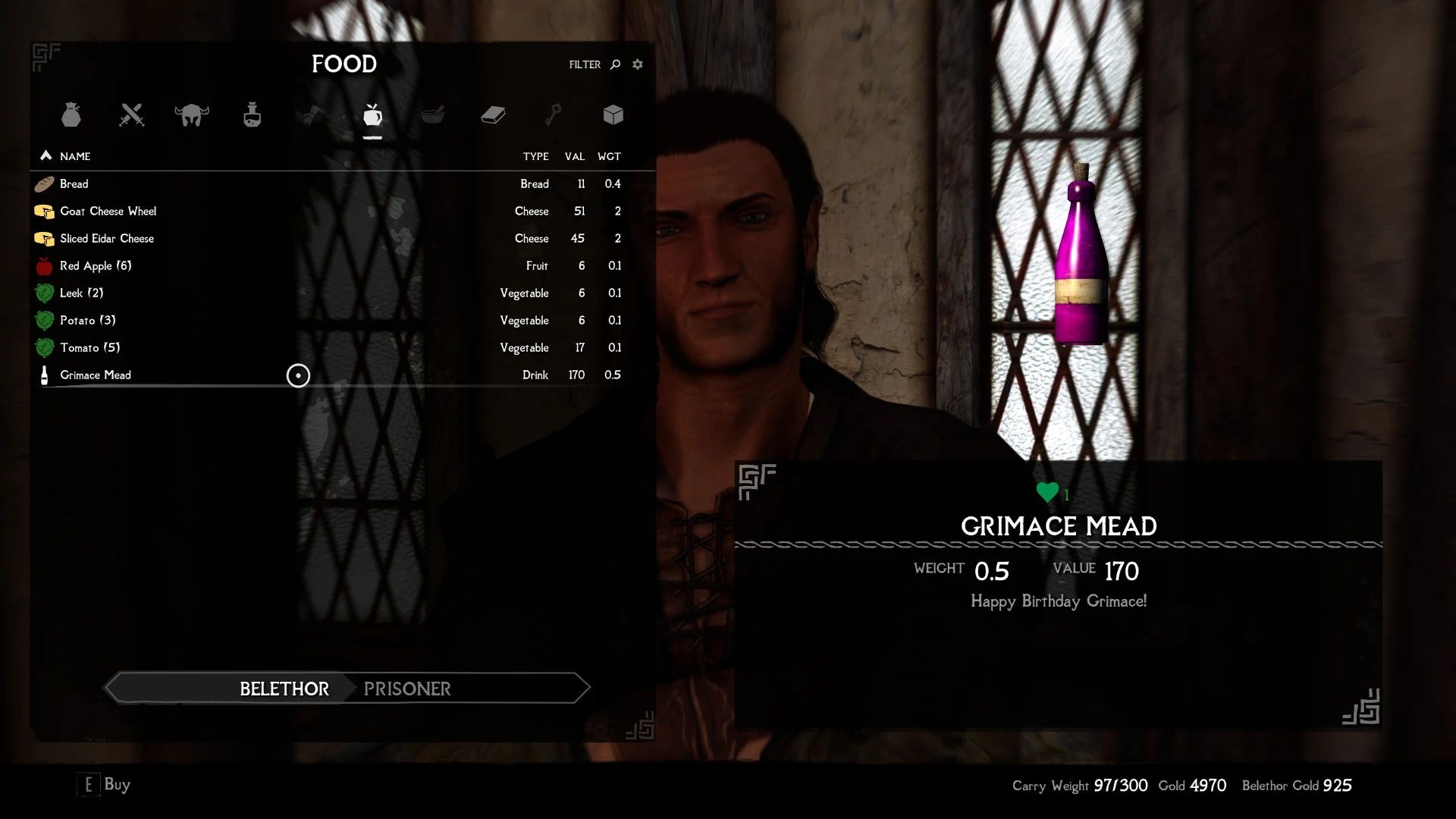Sort items by the VAL column
The image size is (1456, 819).
pyautogui.click(x=575, y=156)
